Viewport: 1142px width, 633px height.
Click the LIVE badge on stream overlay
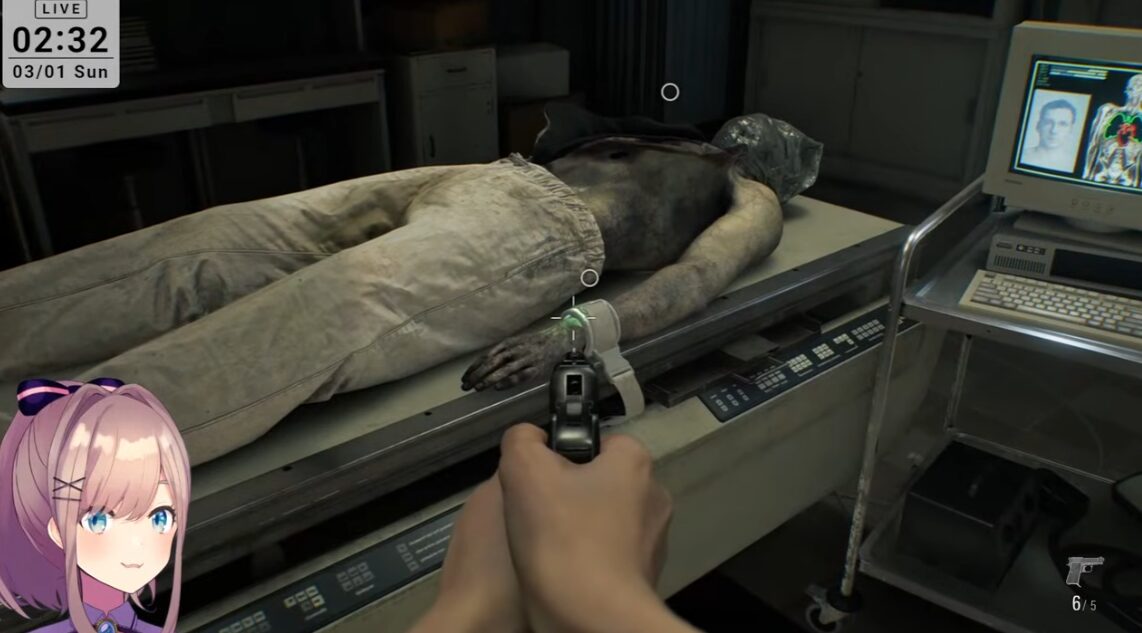[60, 9]
